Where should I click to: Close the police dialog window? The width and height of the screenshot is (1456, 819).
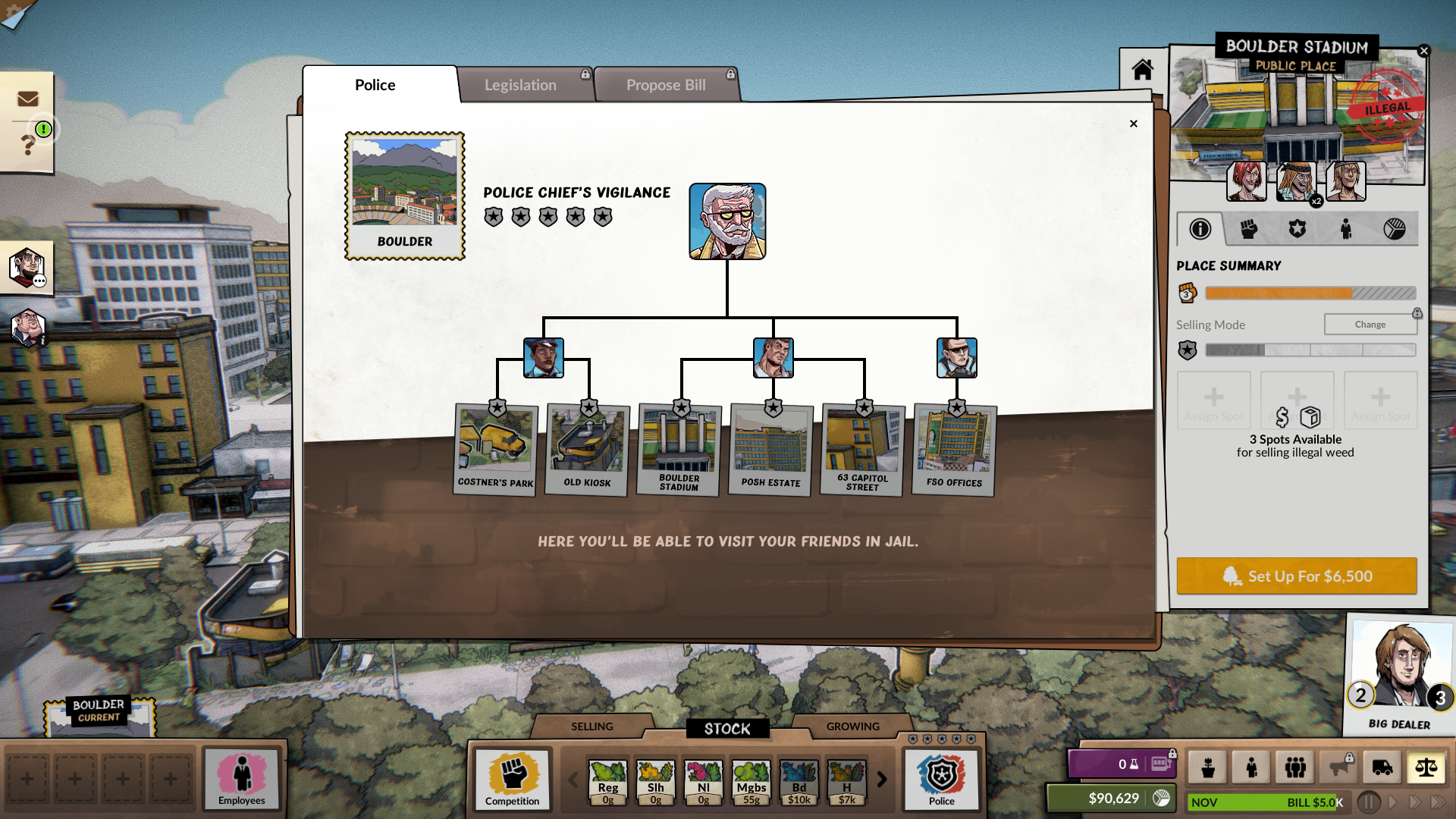1133,124
